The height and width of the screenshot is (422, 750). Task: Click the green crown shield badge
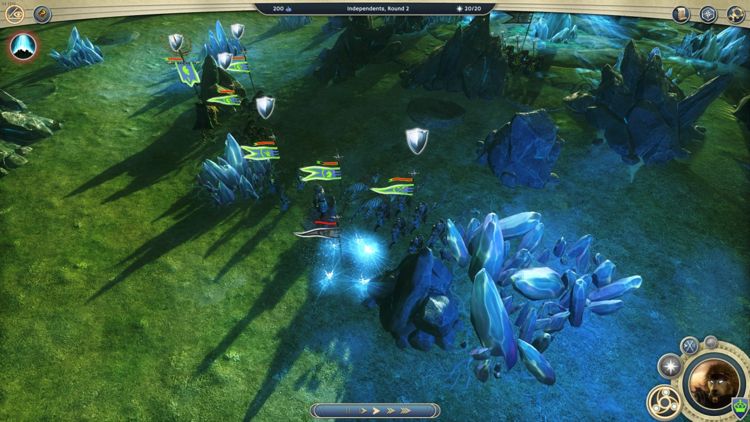pos(740,406)
